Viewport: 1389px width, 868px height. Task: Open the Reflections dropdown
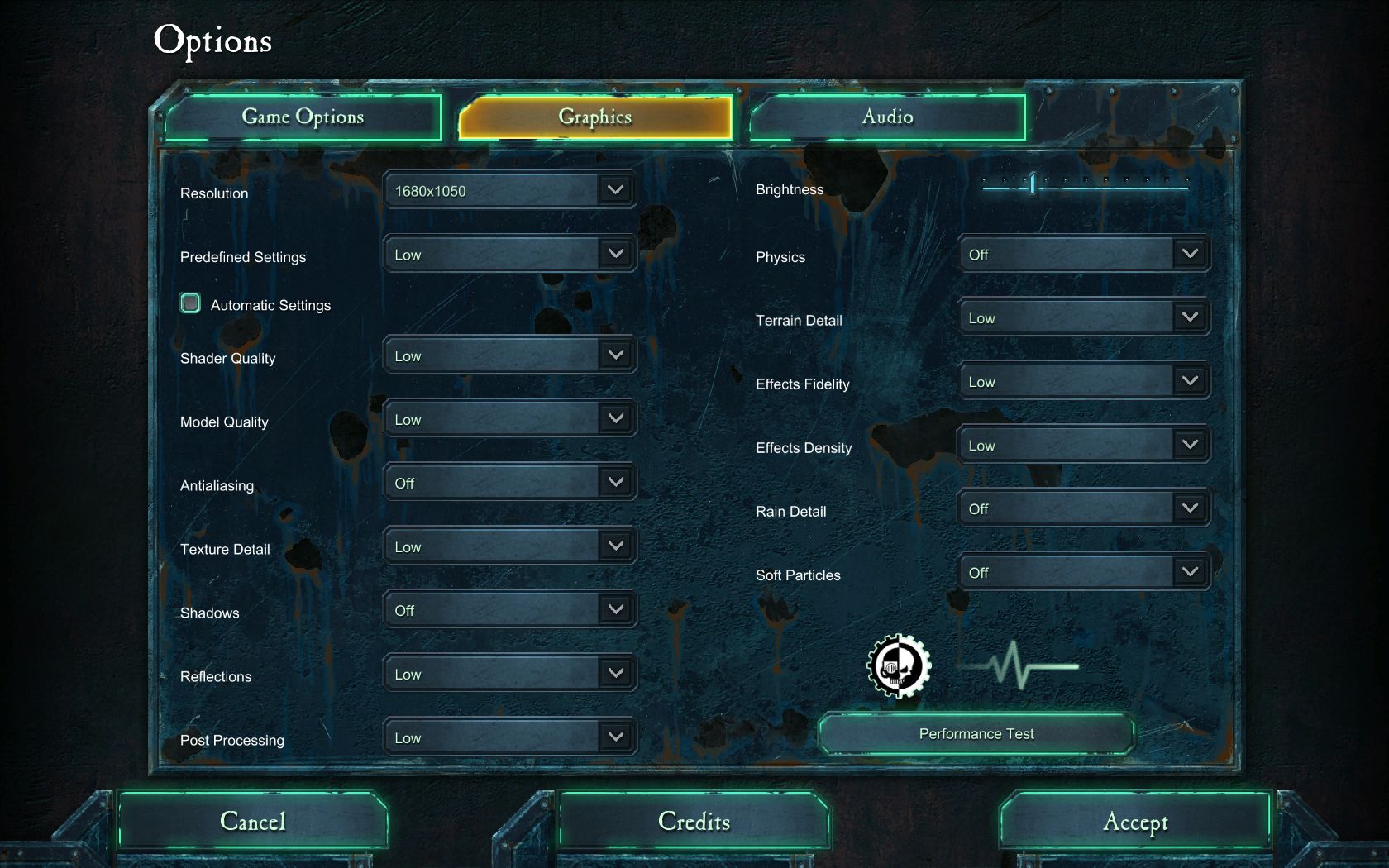tap(509, 674)
